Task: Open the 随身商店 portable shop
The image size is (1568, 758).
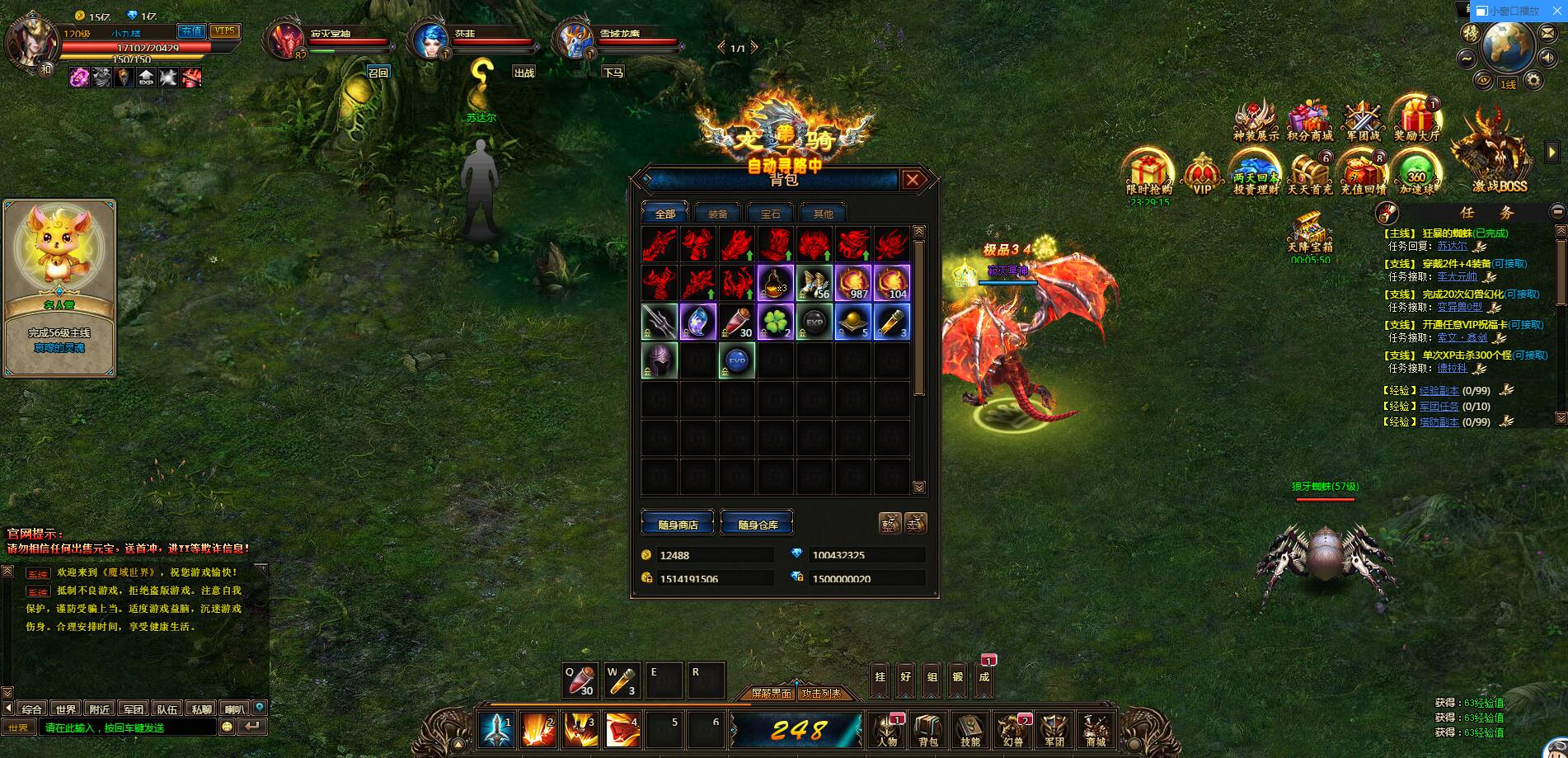Action: click(x=678, y=524)
